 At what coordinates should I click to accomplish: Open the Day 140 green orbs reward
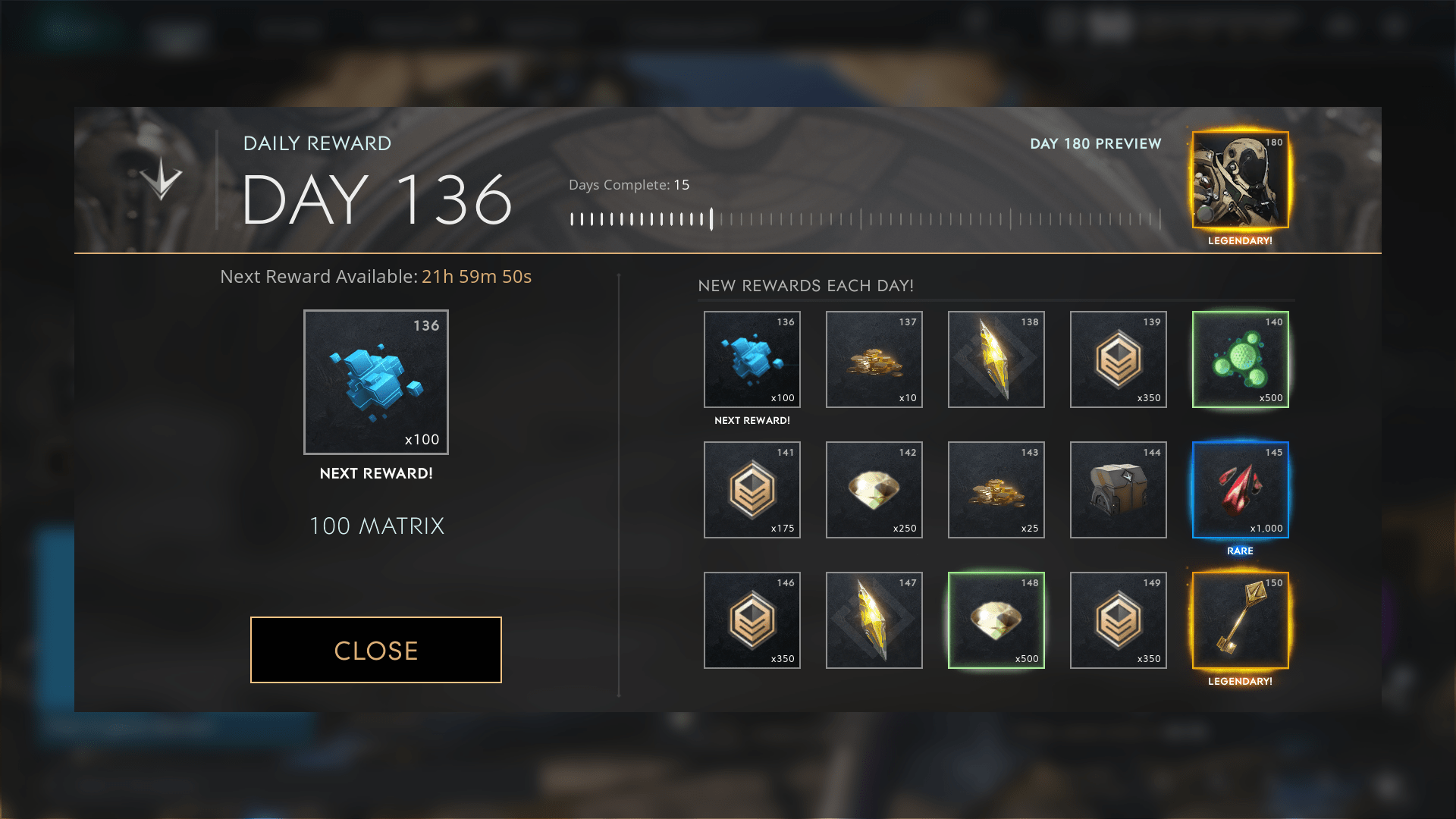(x=1240, y=359)
